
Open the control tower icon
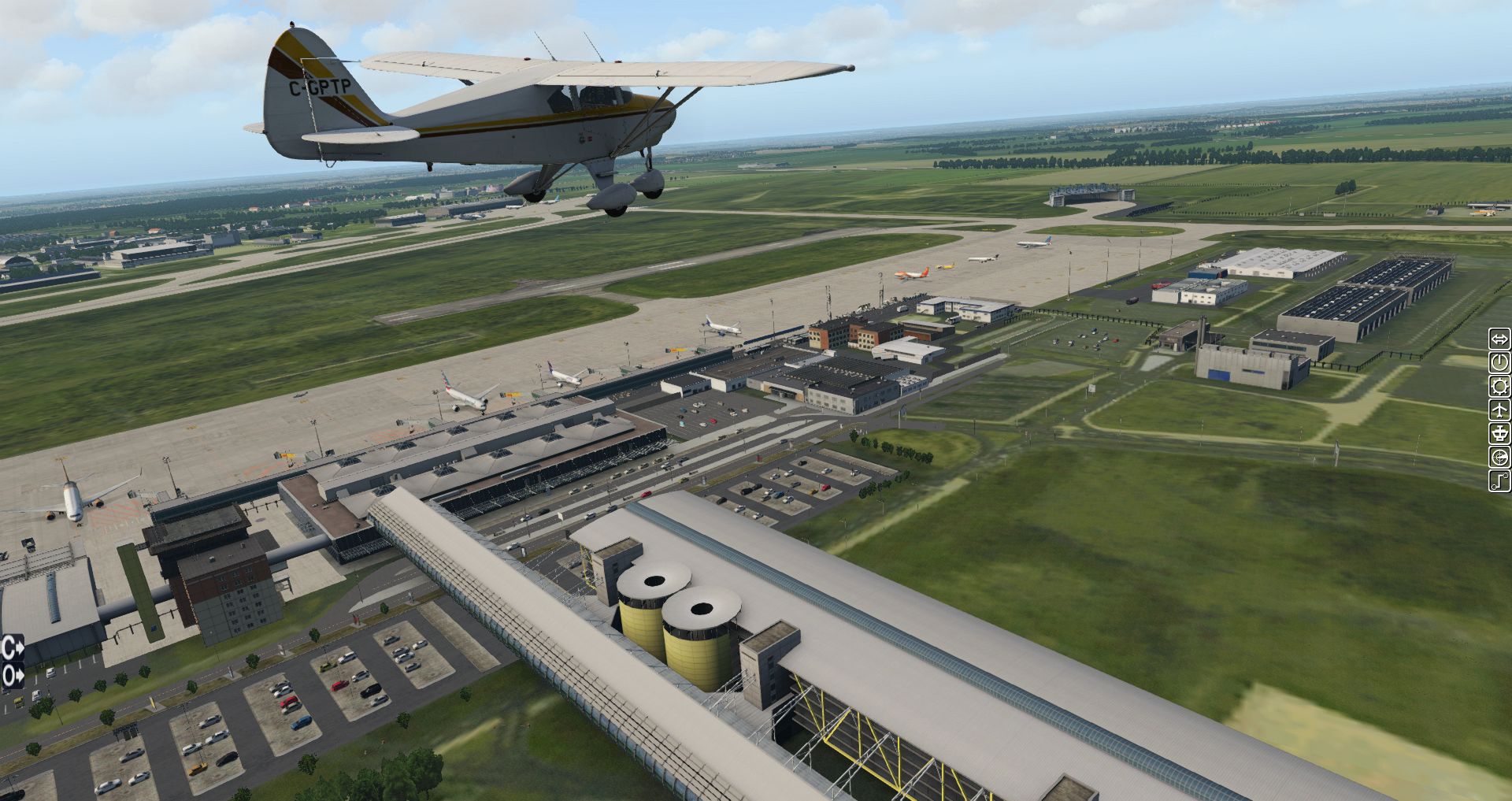click(x=1499, y=433)
